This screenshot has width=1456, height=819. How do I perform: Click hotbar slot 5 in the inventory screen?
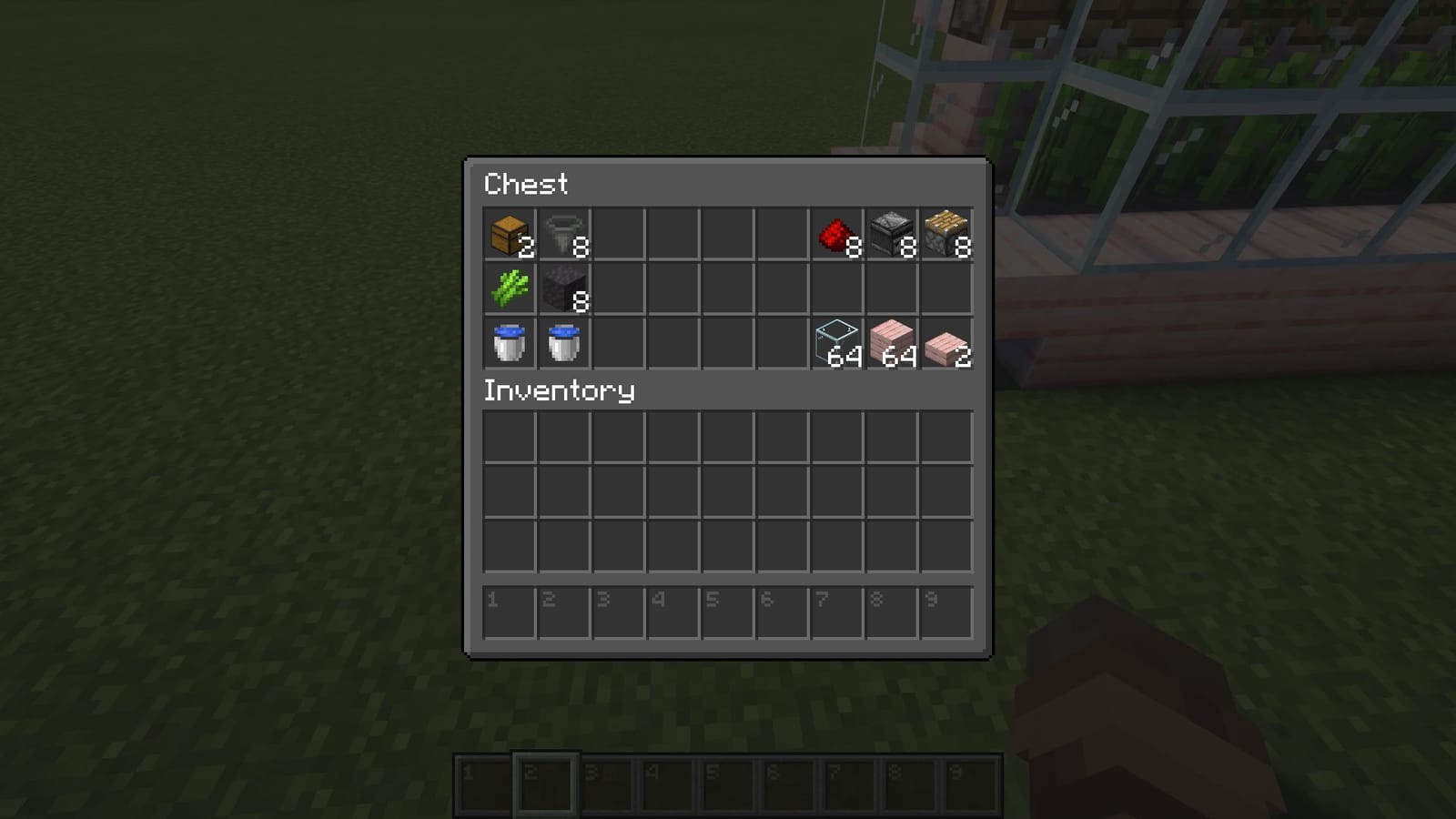(x=728, y=610)
